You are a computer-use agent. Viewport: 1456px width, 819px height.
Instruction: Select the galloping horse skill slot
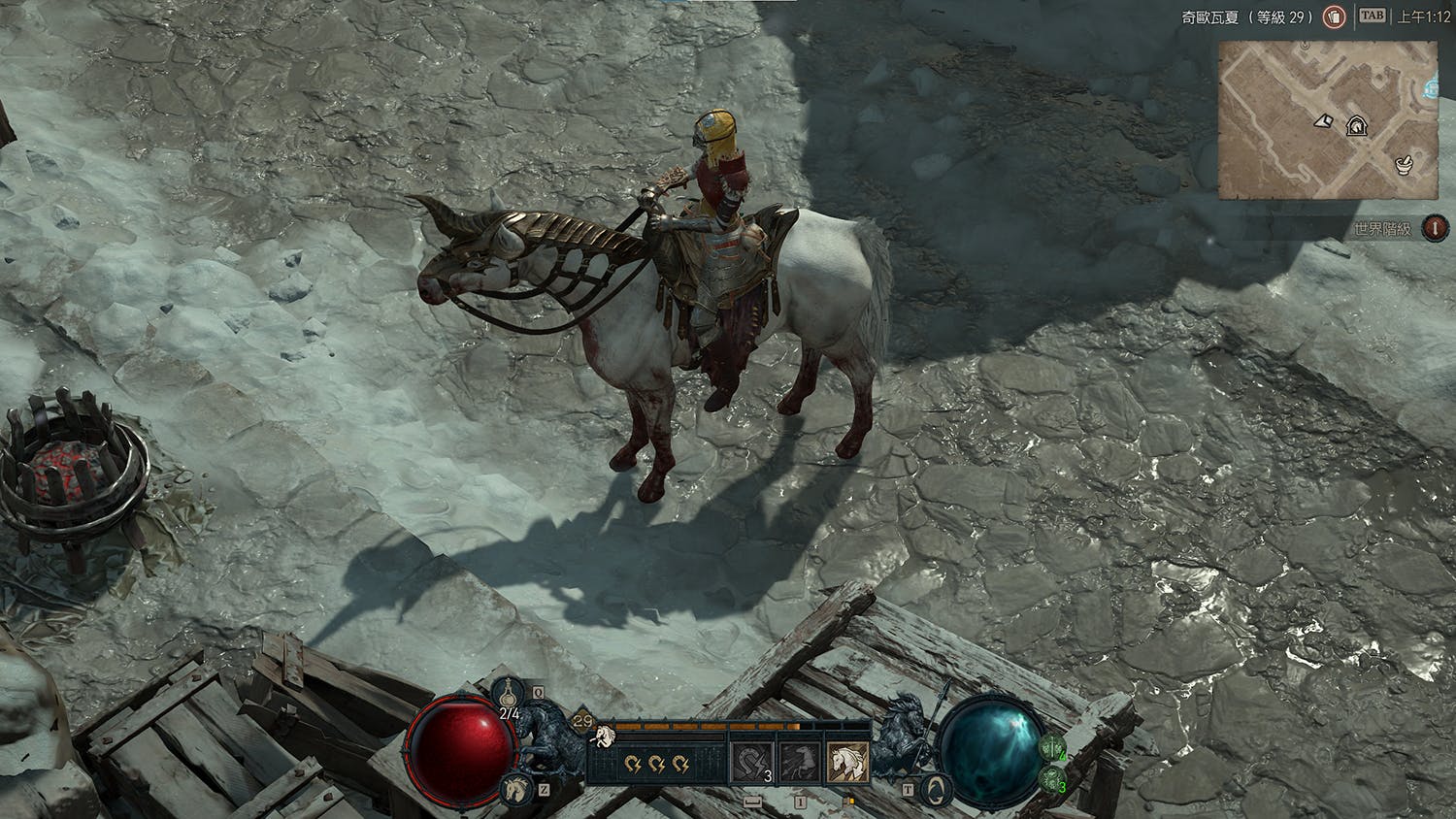click(800, 761)
